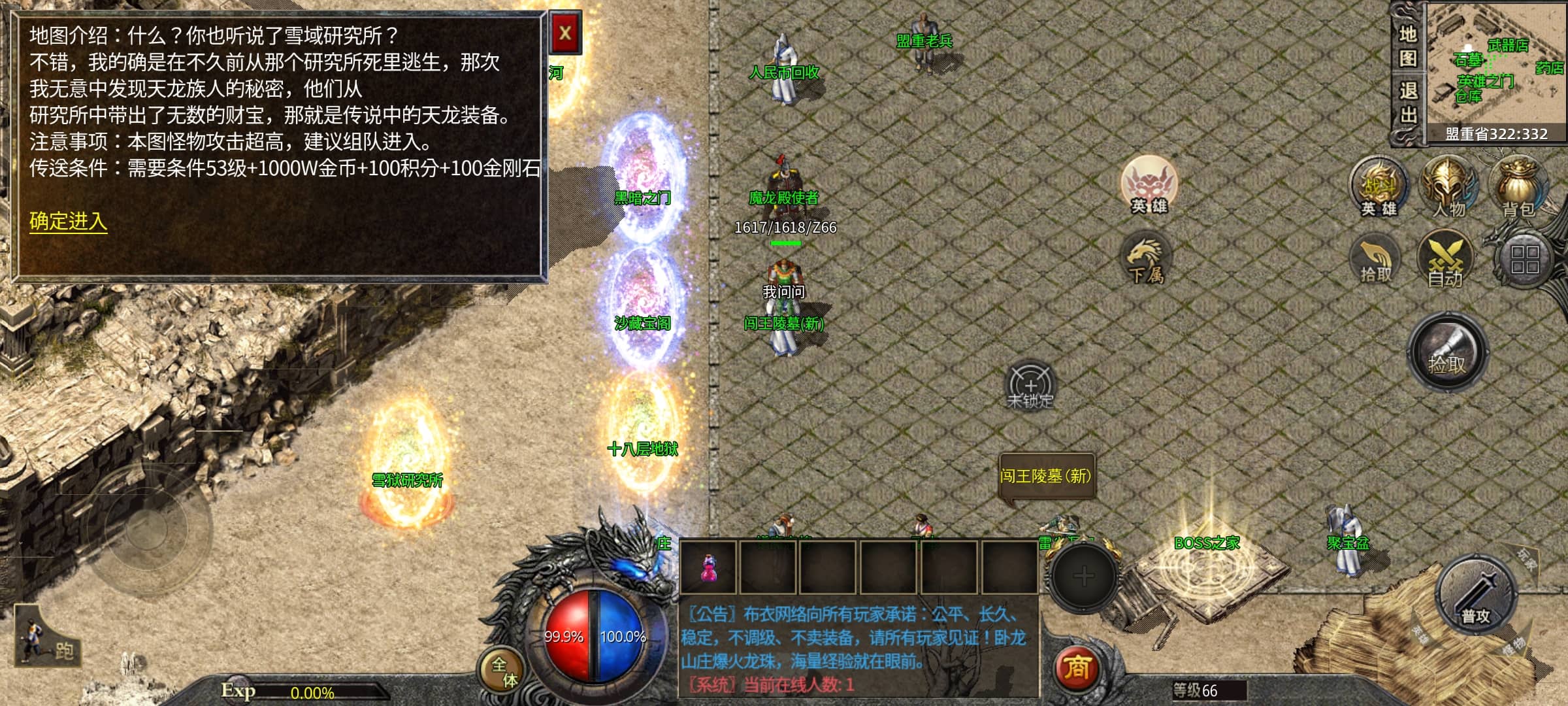Use the 普攻 basic attack button
Image resolution: width=1568 pixels, height=706 pixels.
pyautogui.click(x=1475, y=596)
